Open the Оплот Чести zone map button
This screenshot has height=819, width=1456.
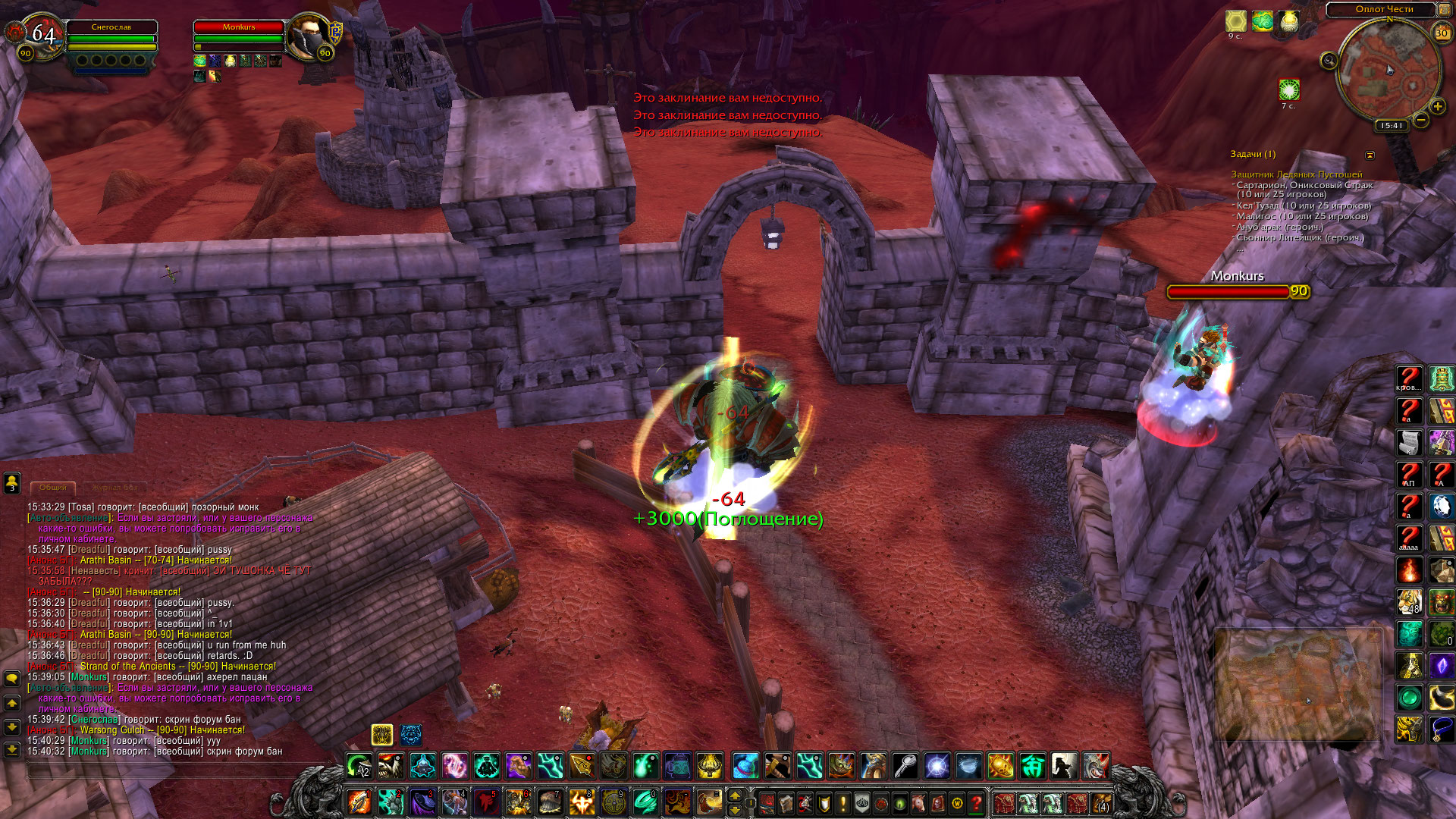tap(1384, 9)
